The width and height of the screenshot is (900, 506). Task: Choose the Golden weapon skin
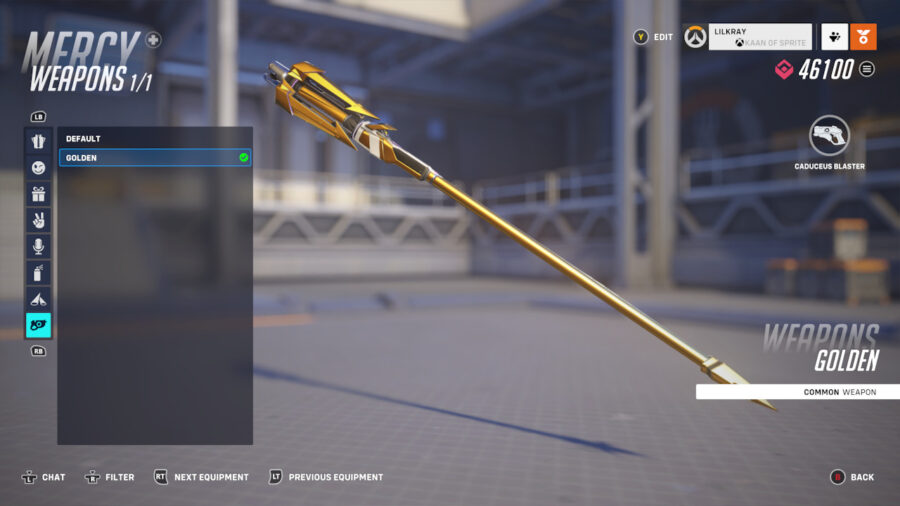pyautogui.click(x=155, y=158)
